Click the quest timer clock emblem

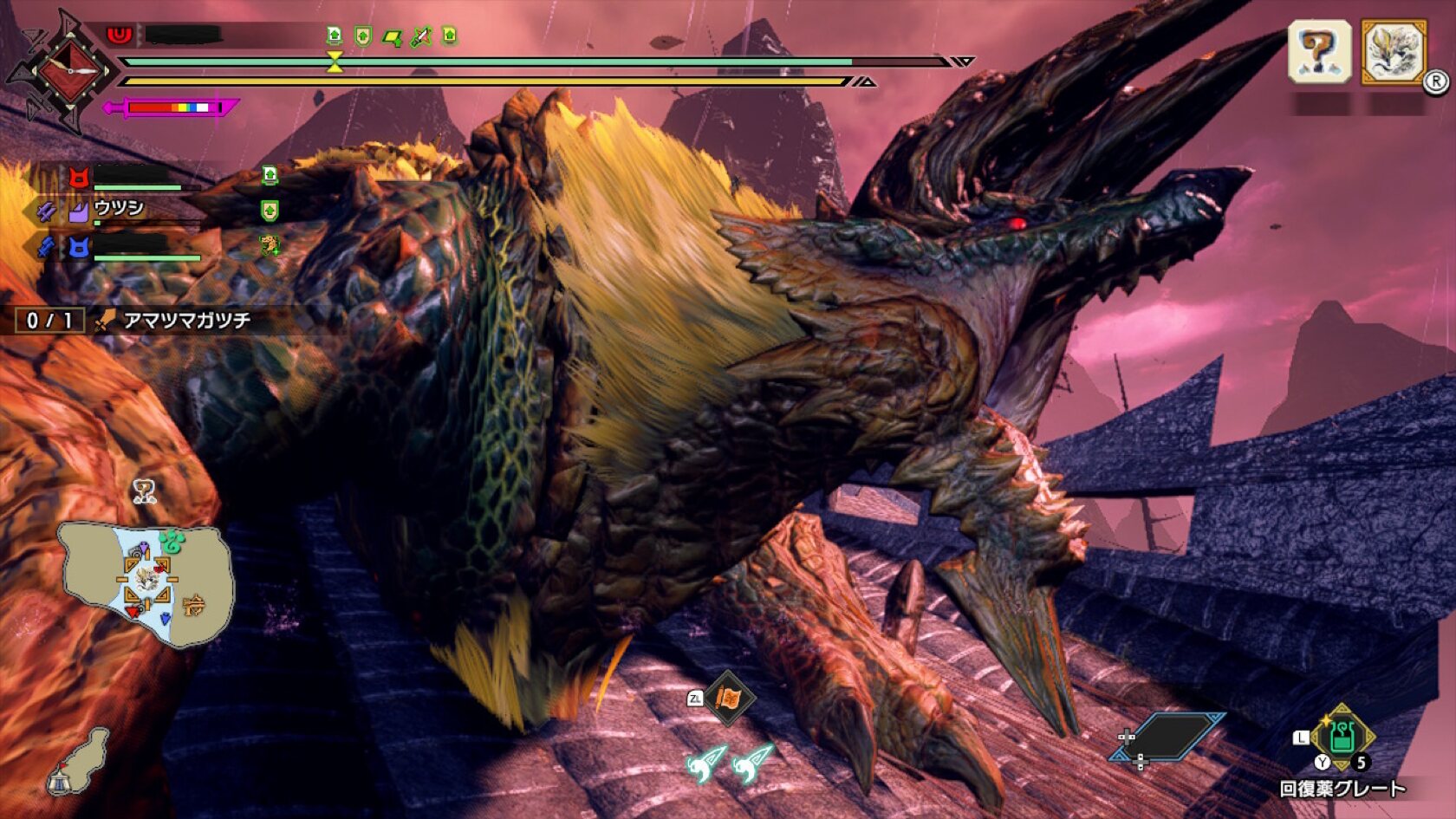pyautogui.click(x=70, y=70)
